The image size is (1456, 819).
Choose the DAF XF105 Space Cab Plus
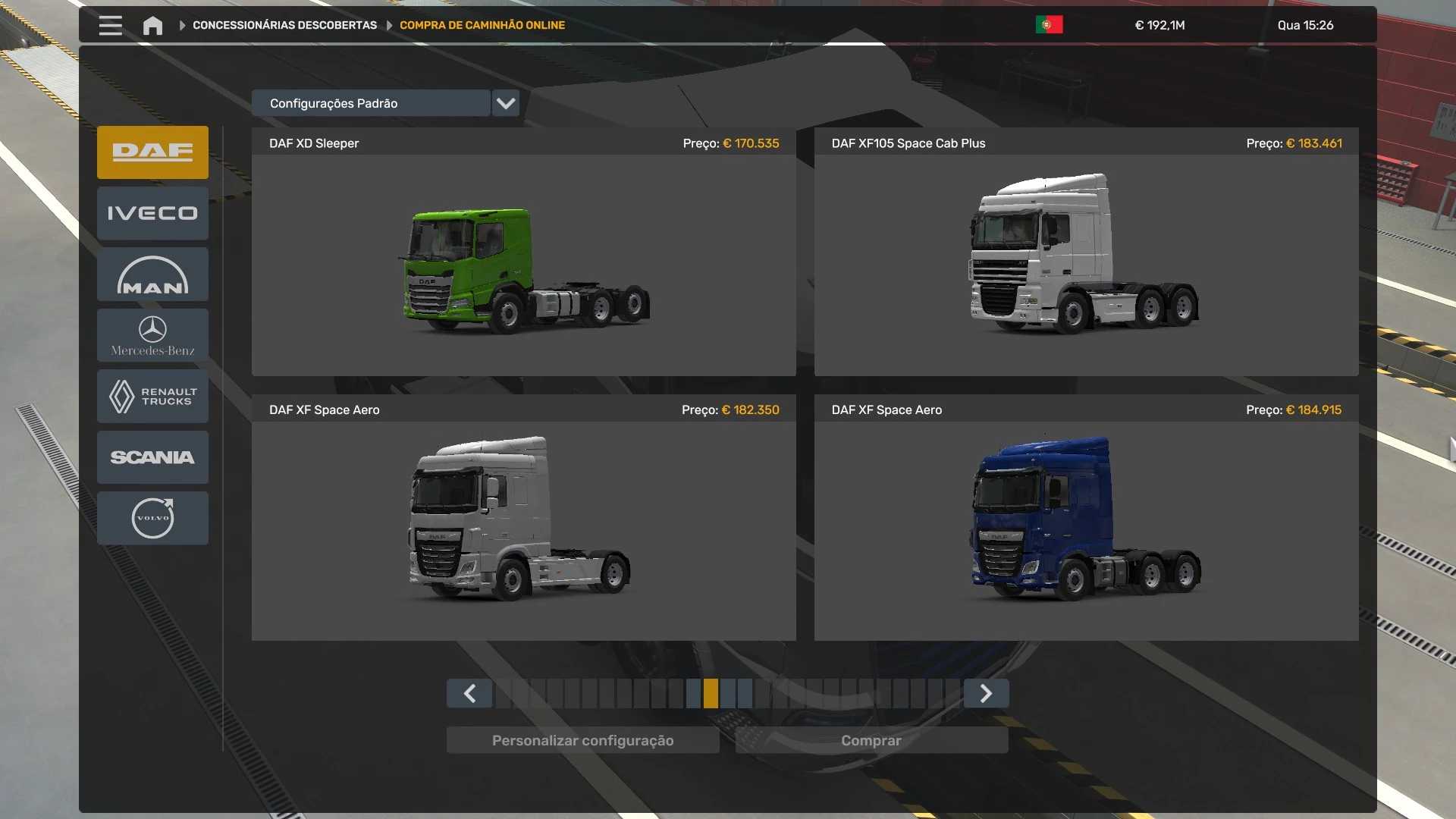pos(1086,265)
